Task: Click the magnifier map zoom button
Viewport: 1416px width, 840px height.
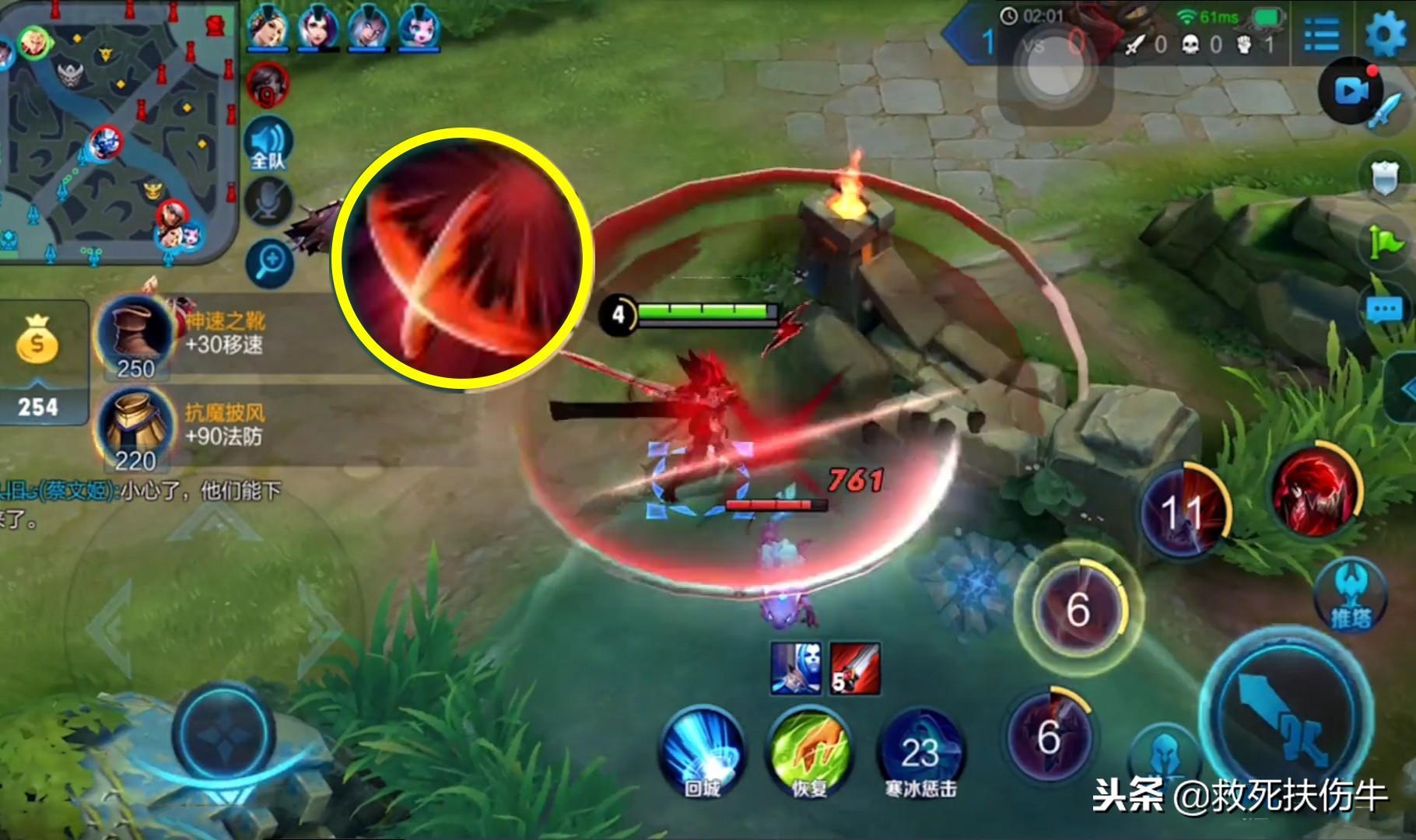Action: tap(270, 263)
